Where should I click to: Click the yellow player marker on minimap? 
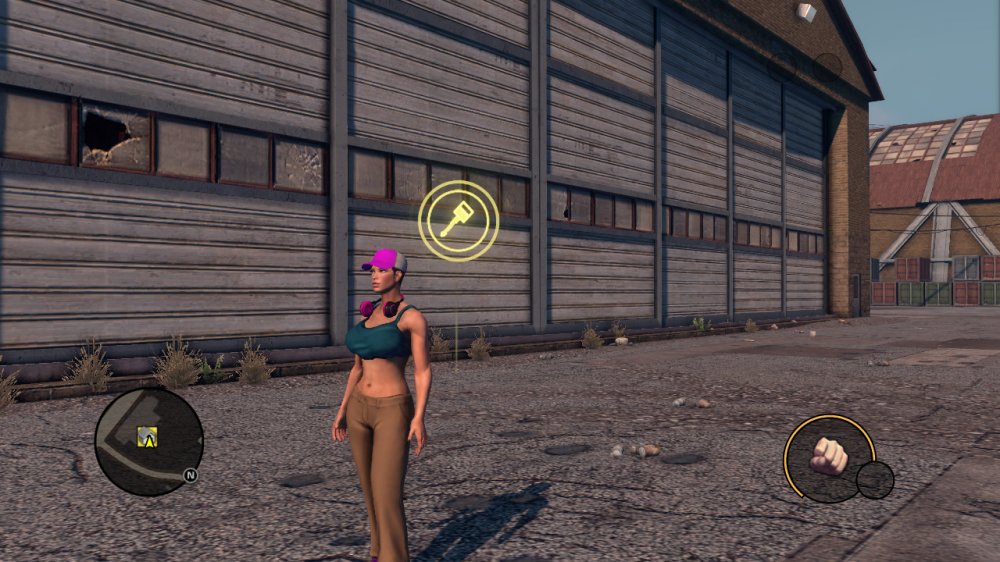pyautogui.click(x=148, y=436)
